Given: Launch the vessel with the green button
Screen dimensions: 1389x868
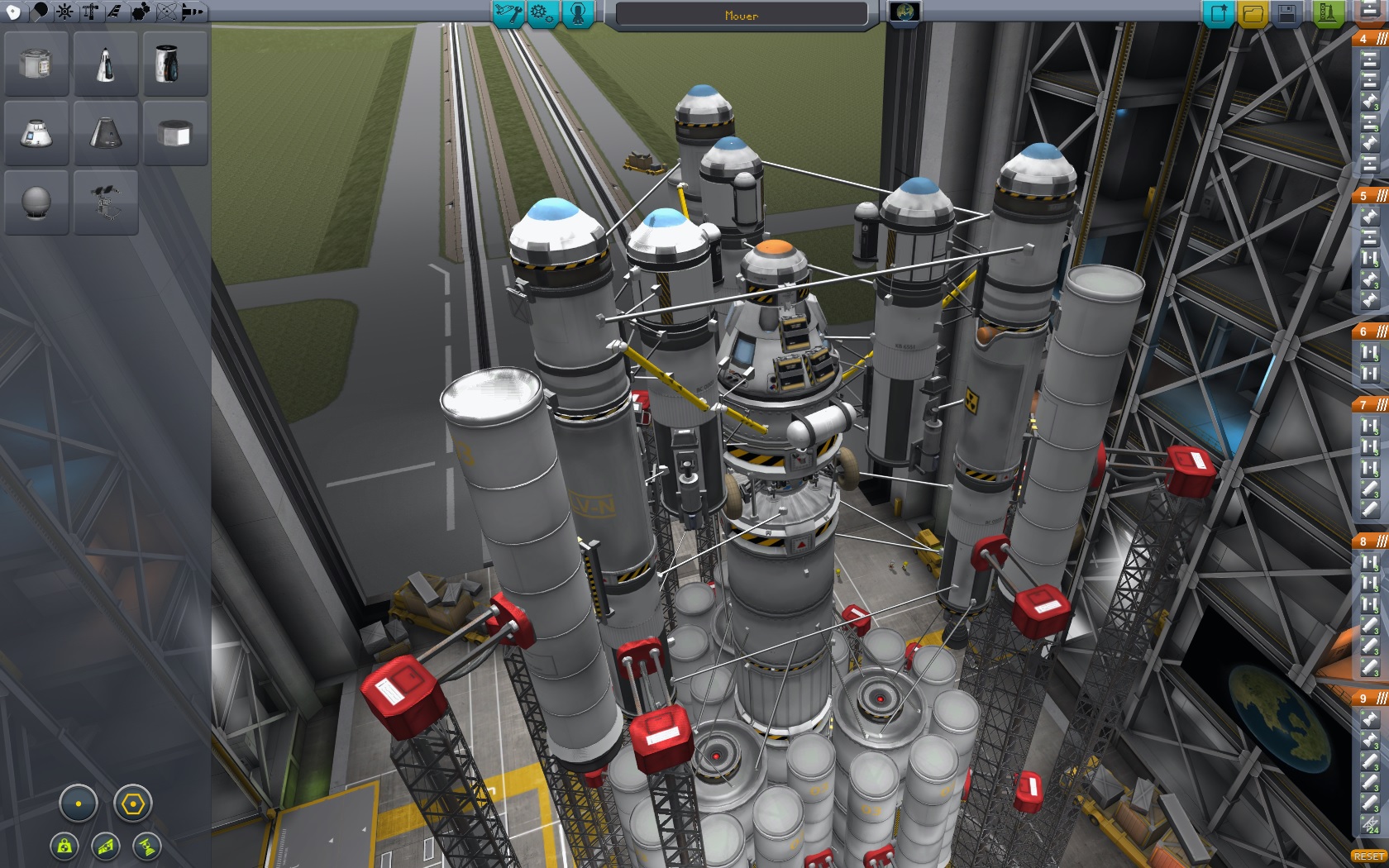Looking at the screenshot, I should tap(1327, 13).
